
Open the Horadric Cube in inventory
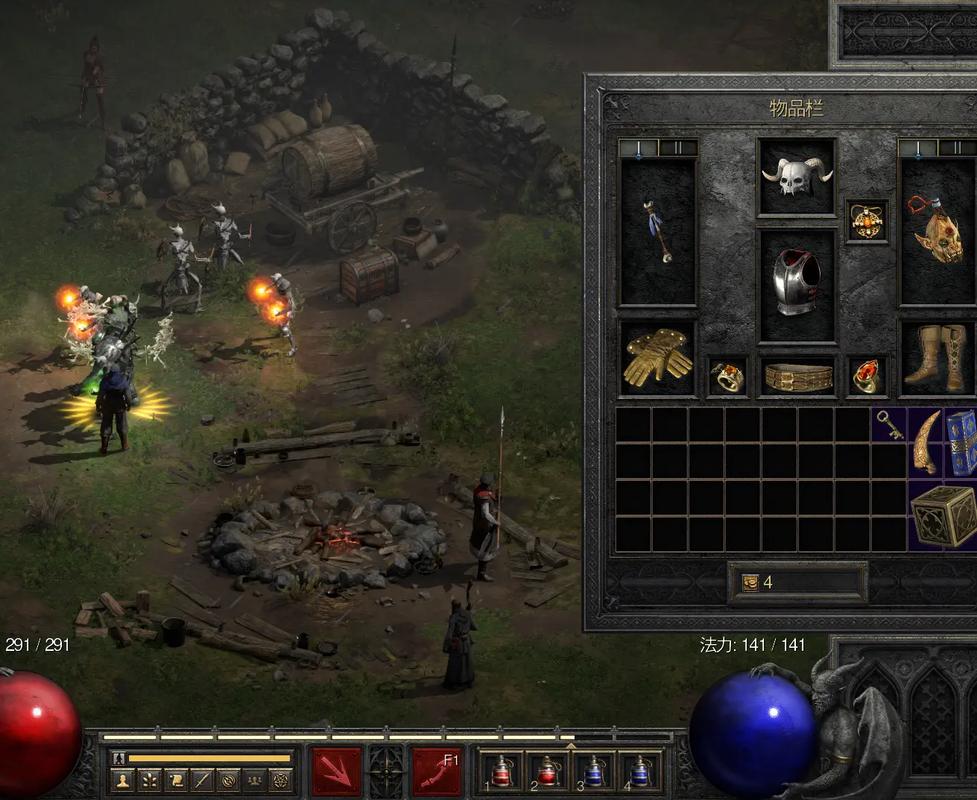click(x=943, y=515)
